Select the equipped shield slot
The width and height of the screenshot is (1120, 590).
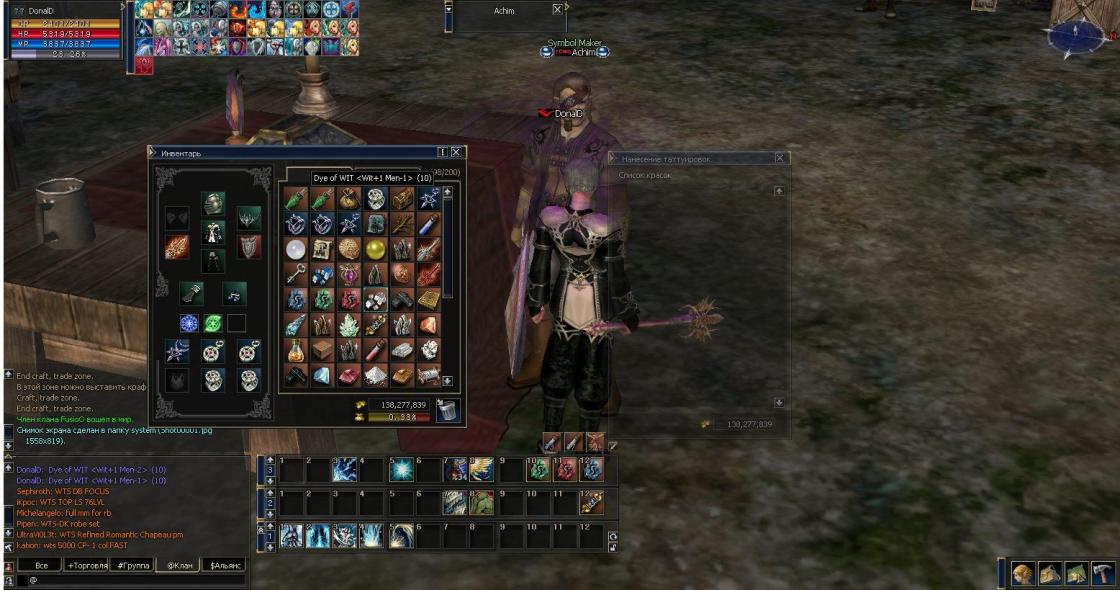click(248, 245)
